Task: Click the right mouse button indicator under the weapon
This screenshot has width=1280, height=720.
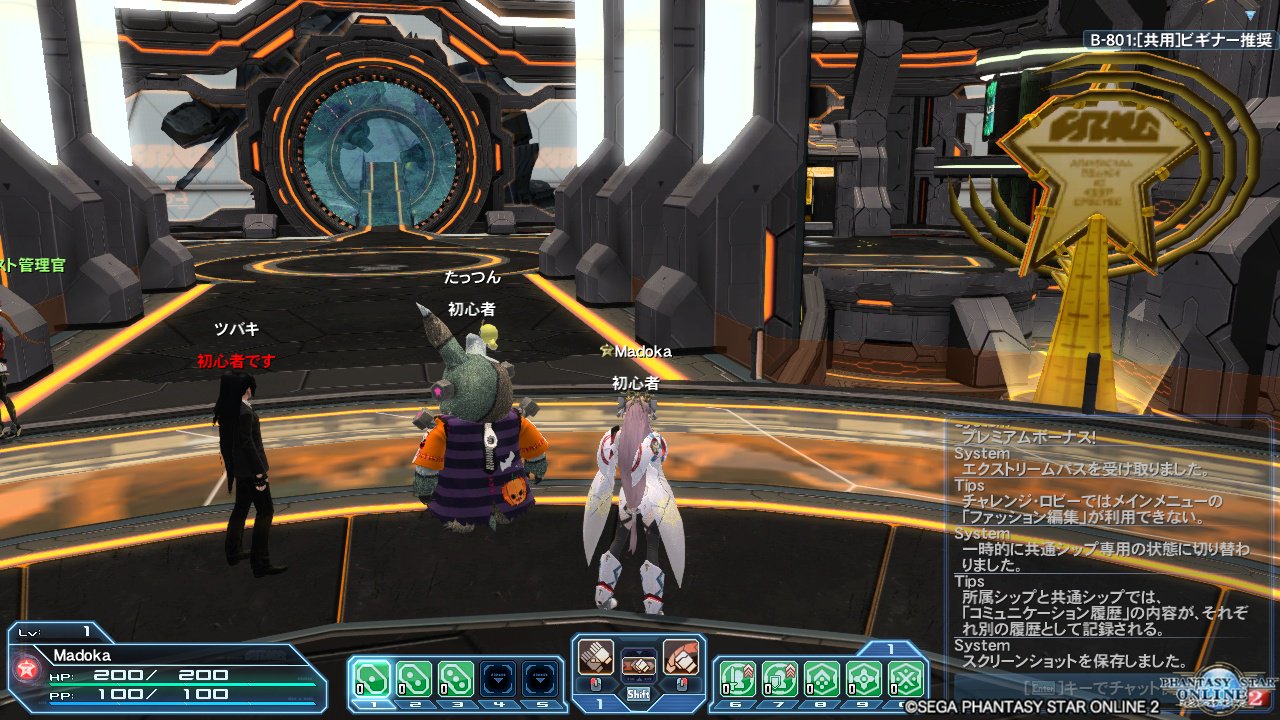Action: click(681, 685)
